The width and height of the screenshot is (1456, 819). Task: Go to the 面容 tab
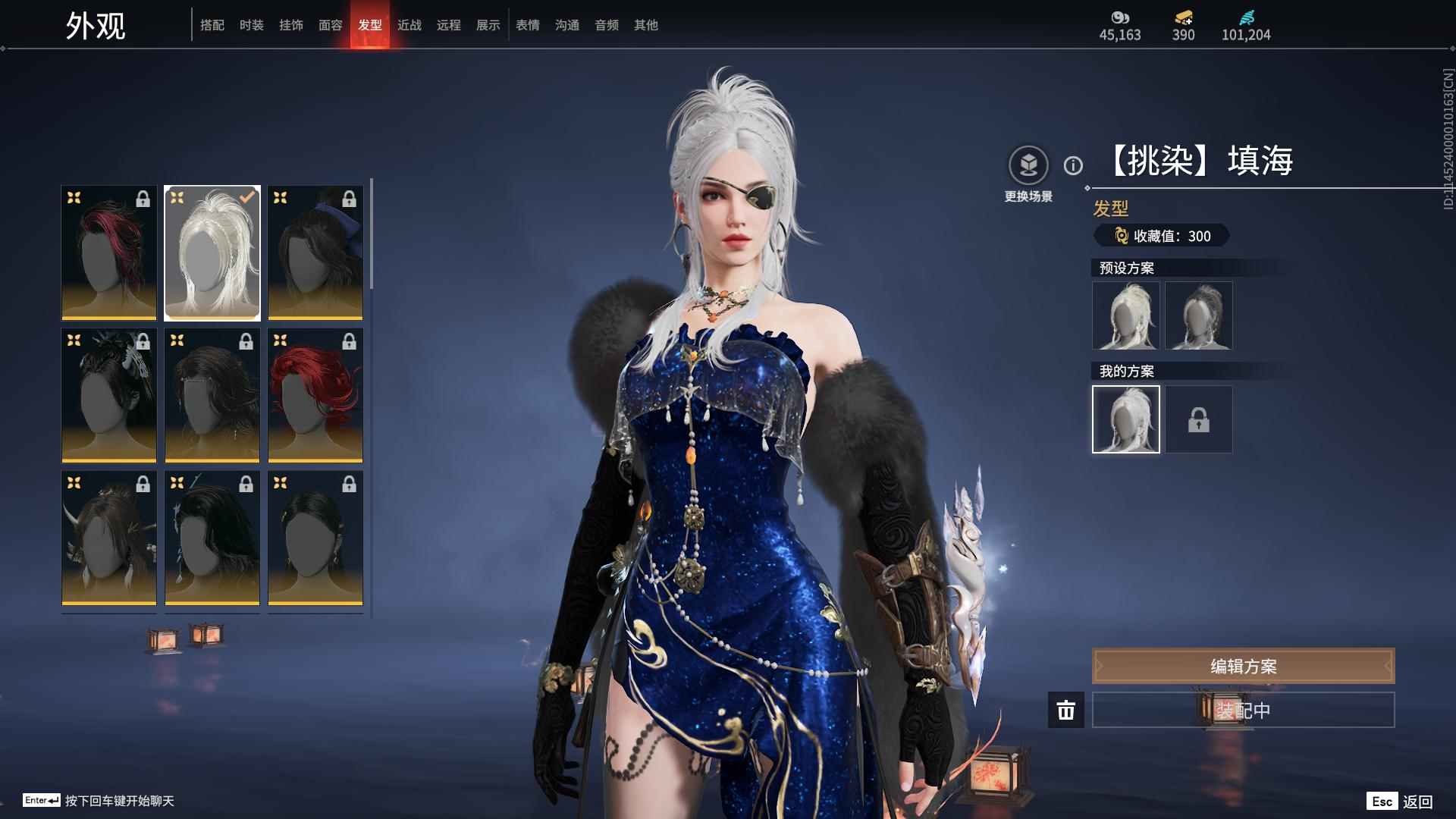click(x=330, y=25)
